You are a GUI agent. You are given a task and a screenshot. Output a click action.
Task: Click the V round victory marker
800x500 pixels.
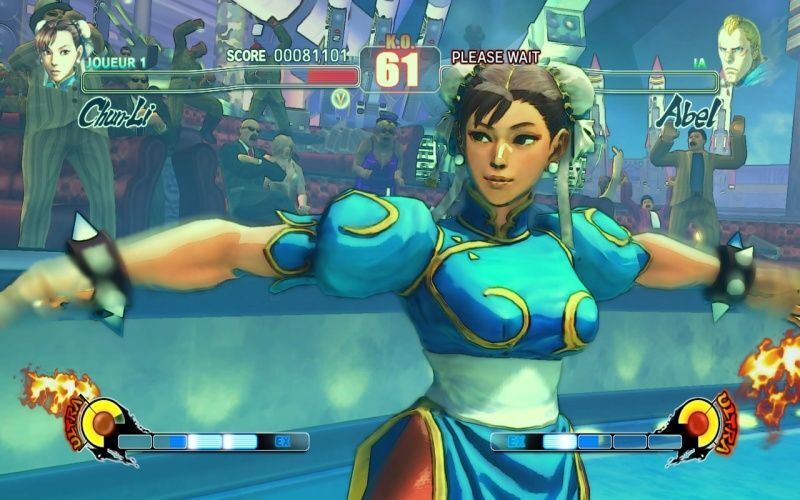[x=341, y=98]
